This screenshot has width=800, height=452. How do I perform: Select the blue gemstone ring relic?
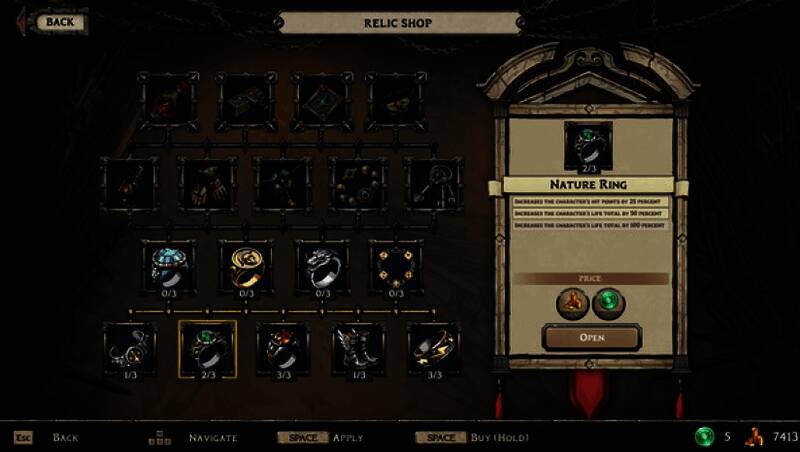(x=168, y=264)
